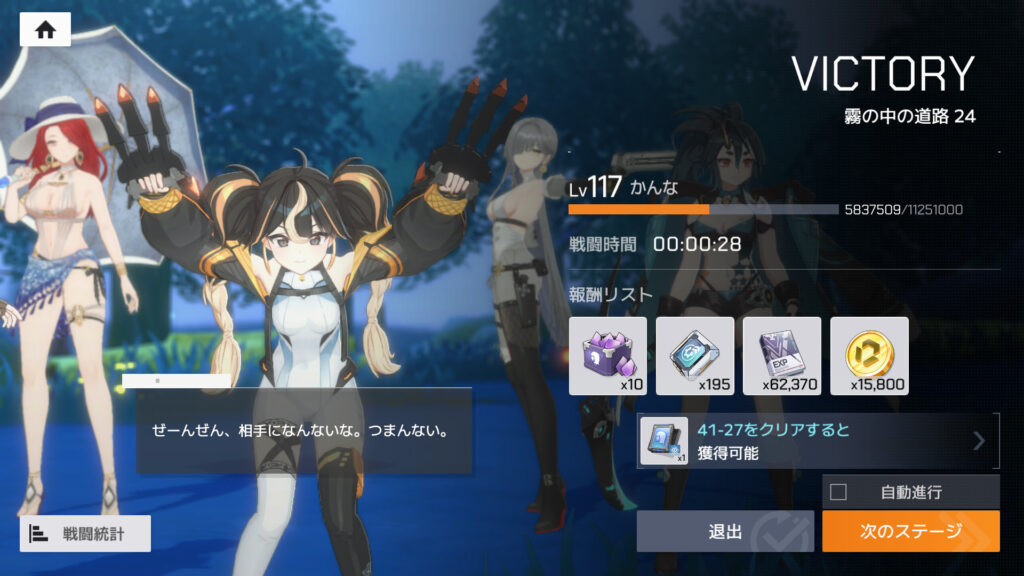The image size is (1024, 576).
Task: Proceed with 次のステージ button
Action: tap(910, 531)
